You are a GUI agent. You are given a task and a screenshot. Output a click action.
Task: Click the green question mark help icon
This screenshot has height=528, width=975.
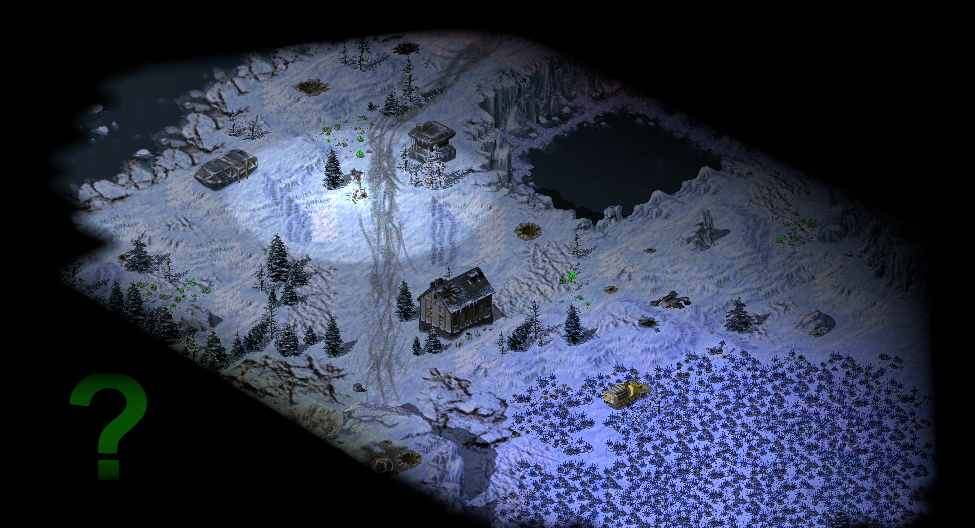pos(108,423)
